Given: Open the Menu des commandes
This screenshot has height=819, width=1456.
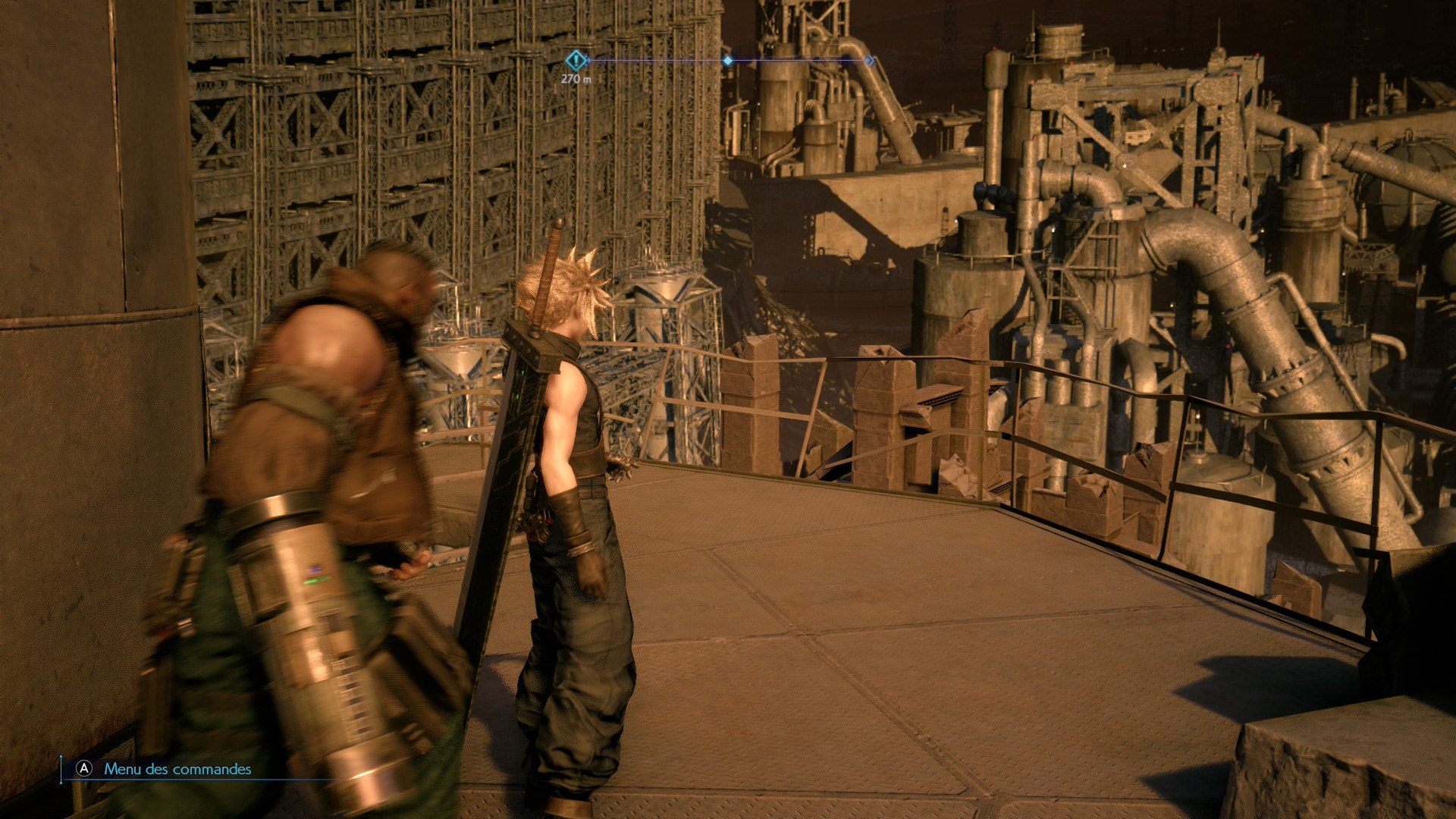Looking at the screenshot, I should pyautogui.click(x=177, y=769).
